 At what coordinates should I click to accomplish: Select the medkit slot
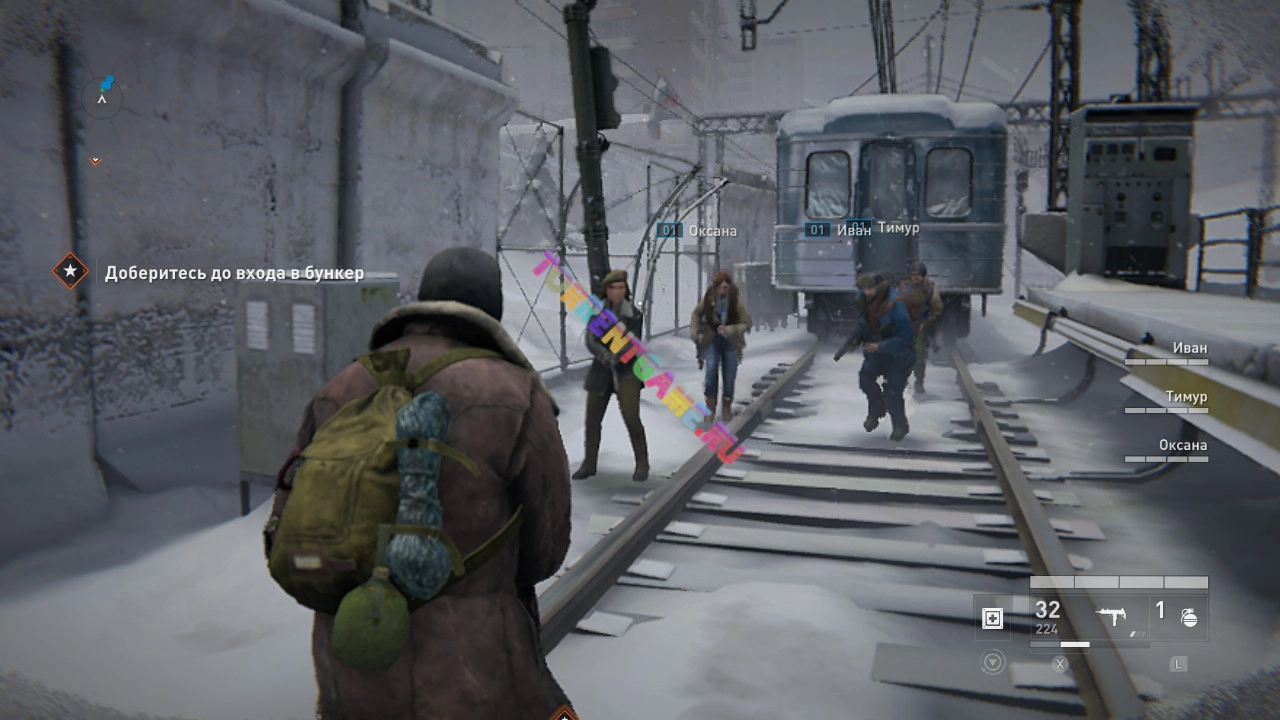coord(992,618)
